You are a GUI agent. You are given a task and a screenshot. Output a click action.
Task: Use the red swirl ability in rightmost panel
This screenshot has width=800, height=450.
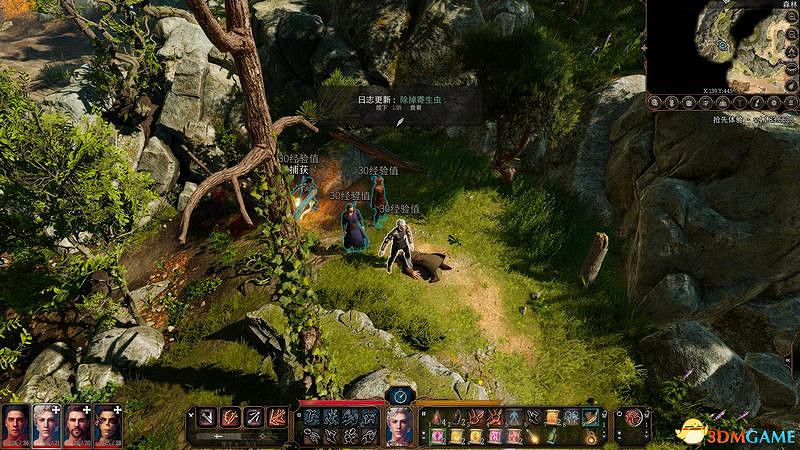632,419
